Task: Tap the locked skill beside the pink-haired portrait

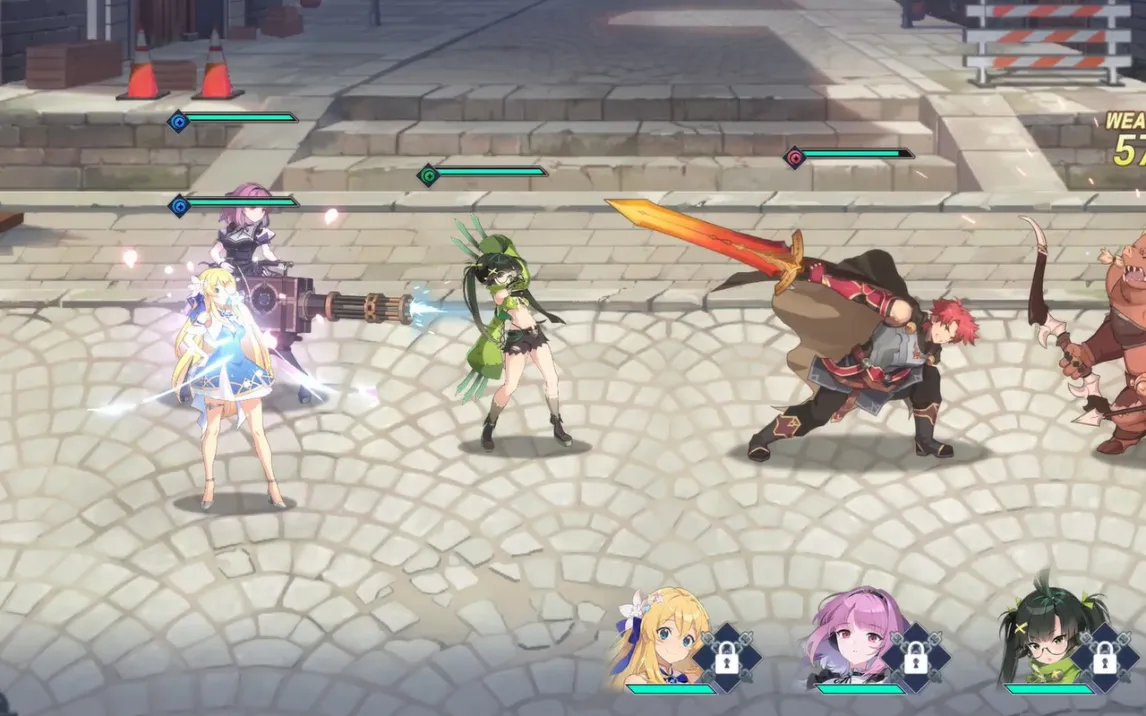Action: [915, 658]
